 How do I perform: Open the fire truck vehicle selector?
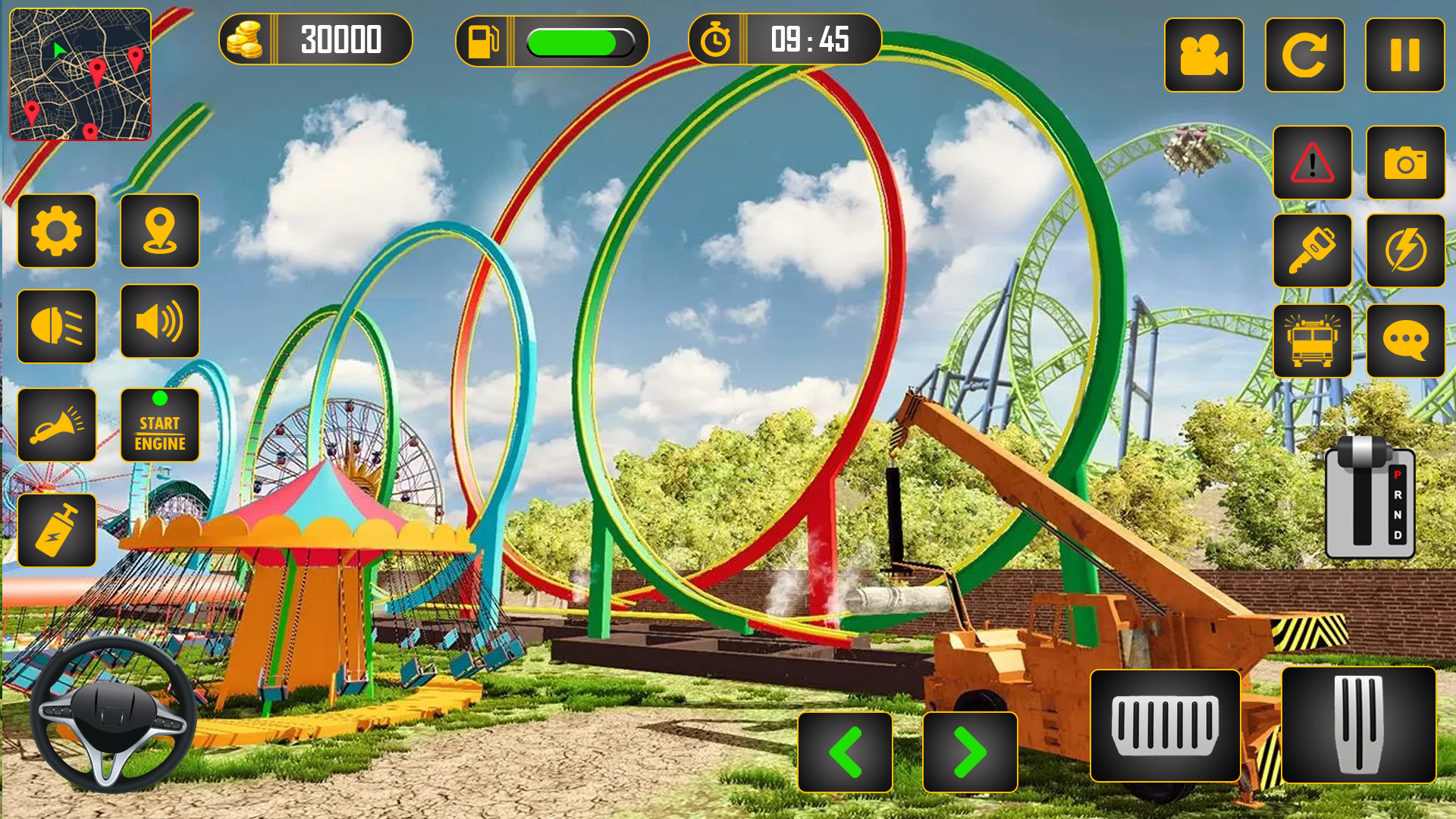(1313, 340)
